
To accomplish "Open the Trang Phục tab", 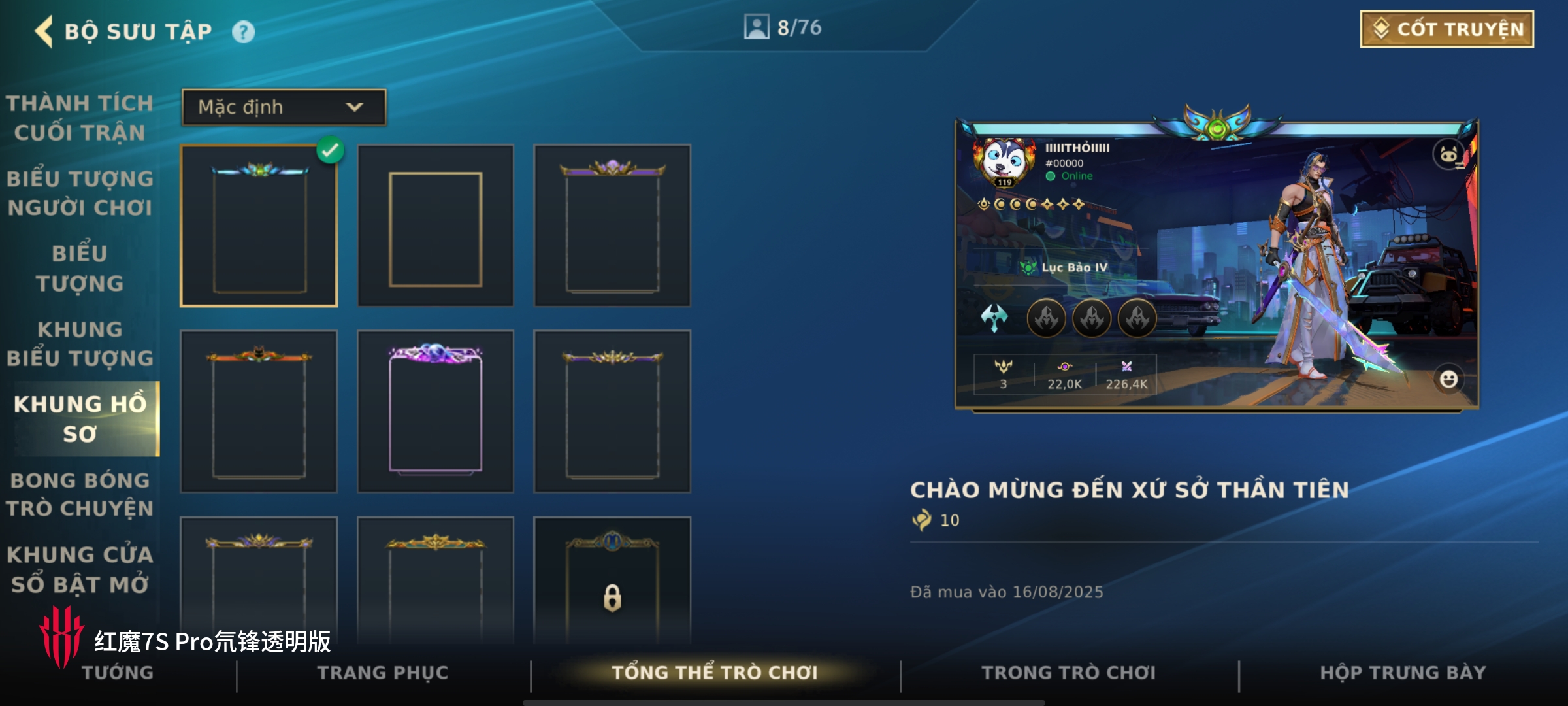I will (x=383, y=673).
